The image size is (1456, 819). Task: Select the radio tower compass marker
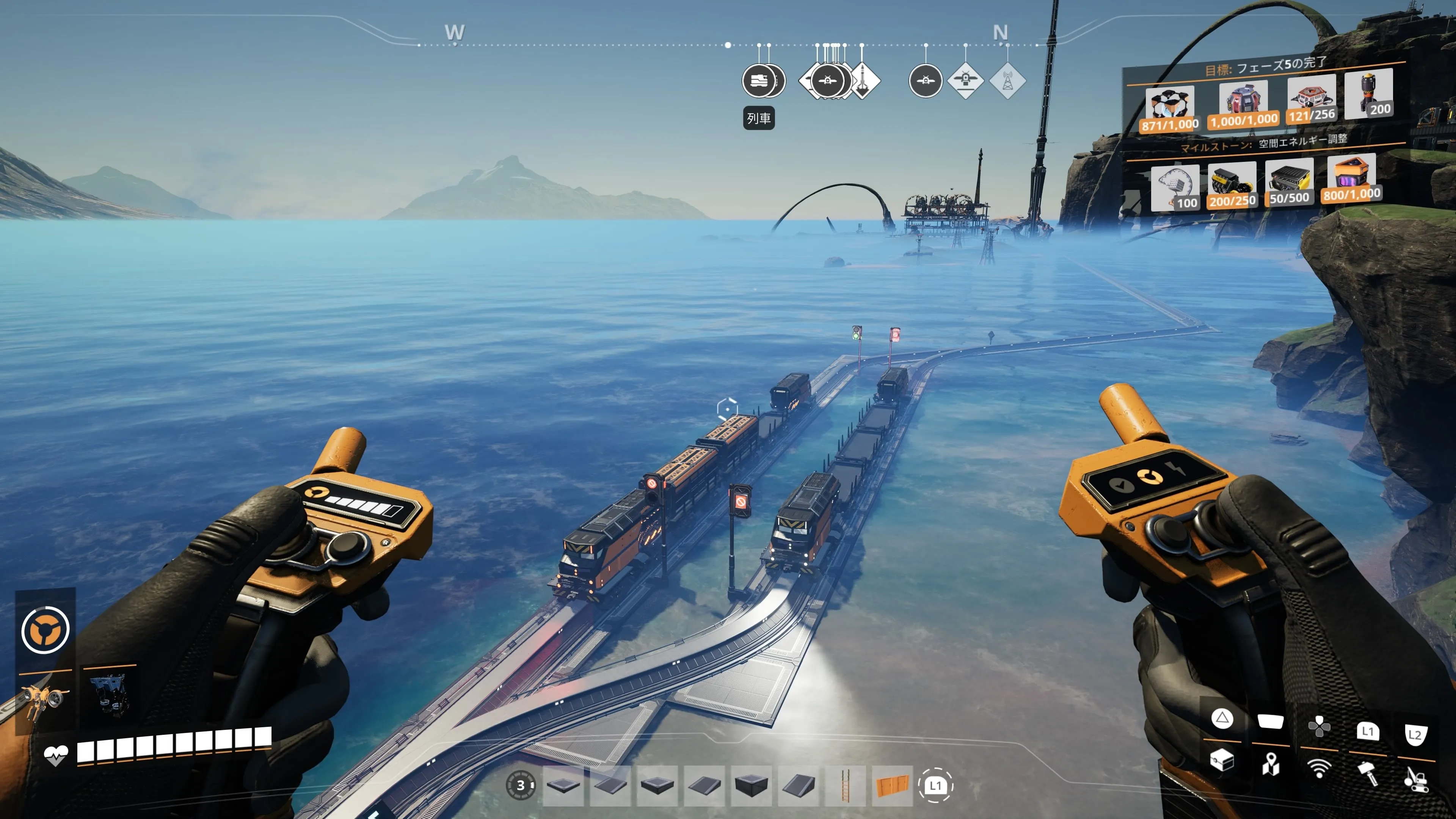pos(1007,81)
